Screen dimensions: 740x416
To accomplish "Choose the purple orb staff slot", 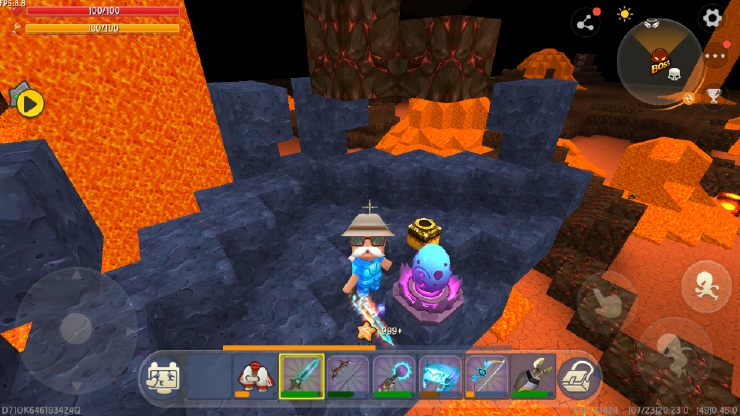I will (x=393, y=377).
